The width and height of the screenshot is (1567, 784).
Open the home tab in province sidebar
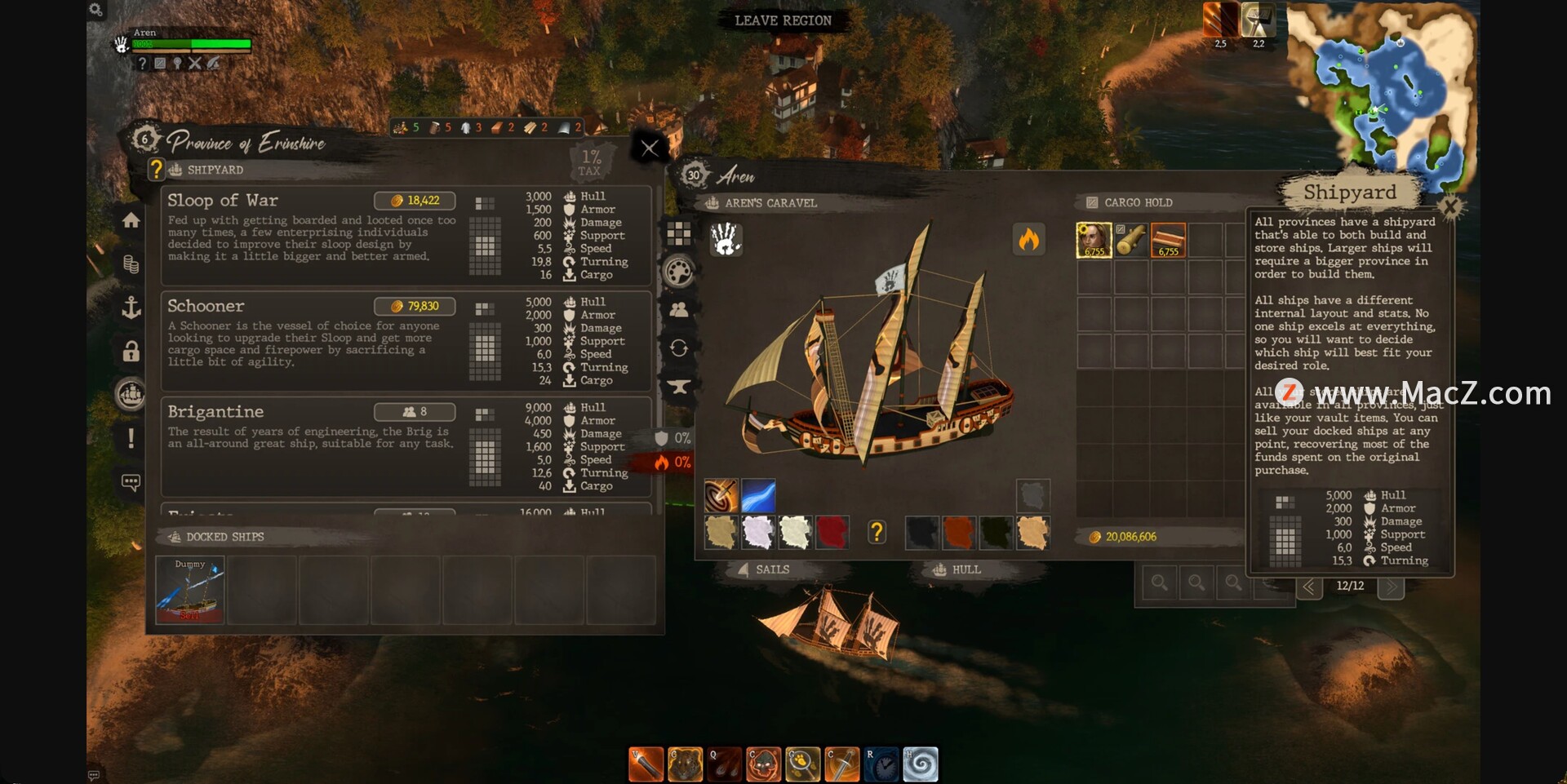pyautogui.click(x=131, y=220)
